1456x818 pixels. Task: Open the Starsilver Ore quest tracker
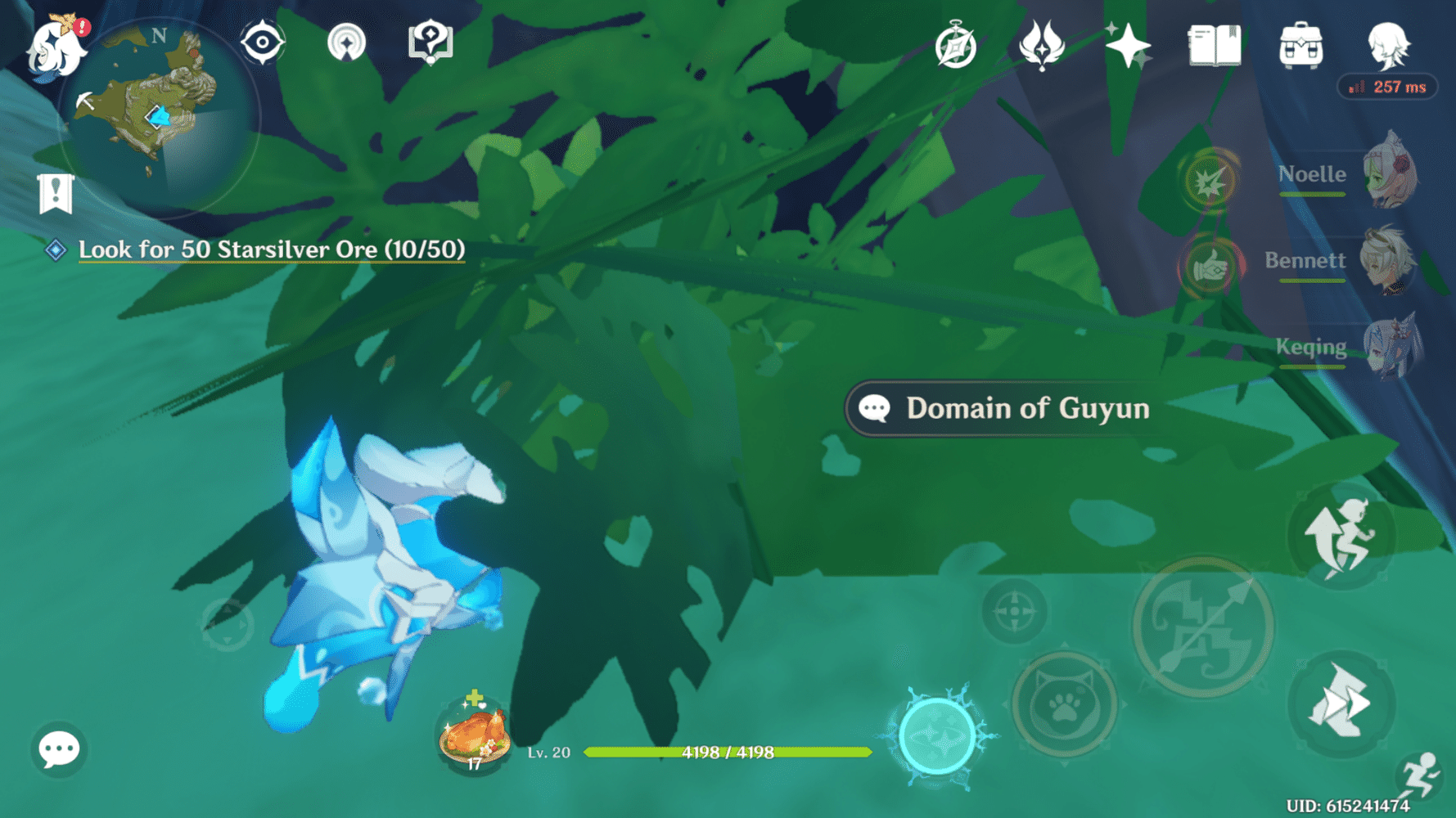pyautogui.click(x=270, y=249)
